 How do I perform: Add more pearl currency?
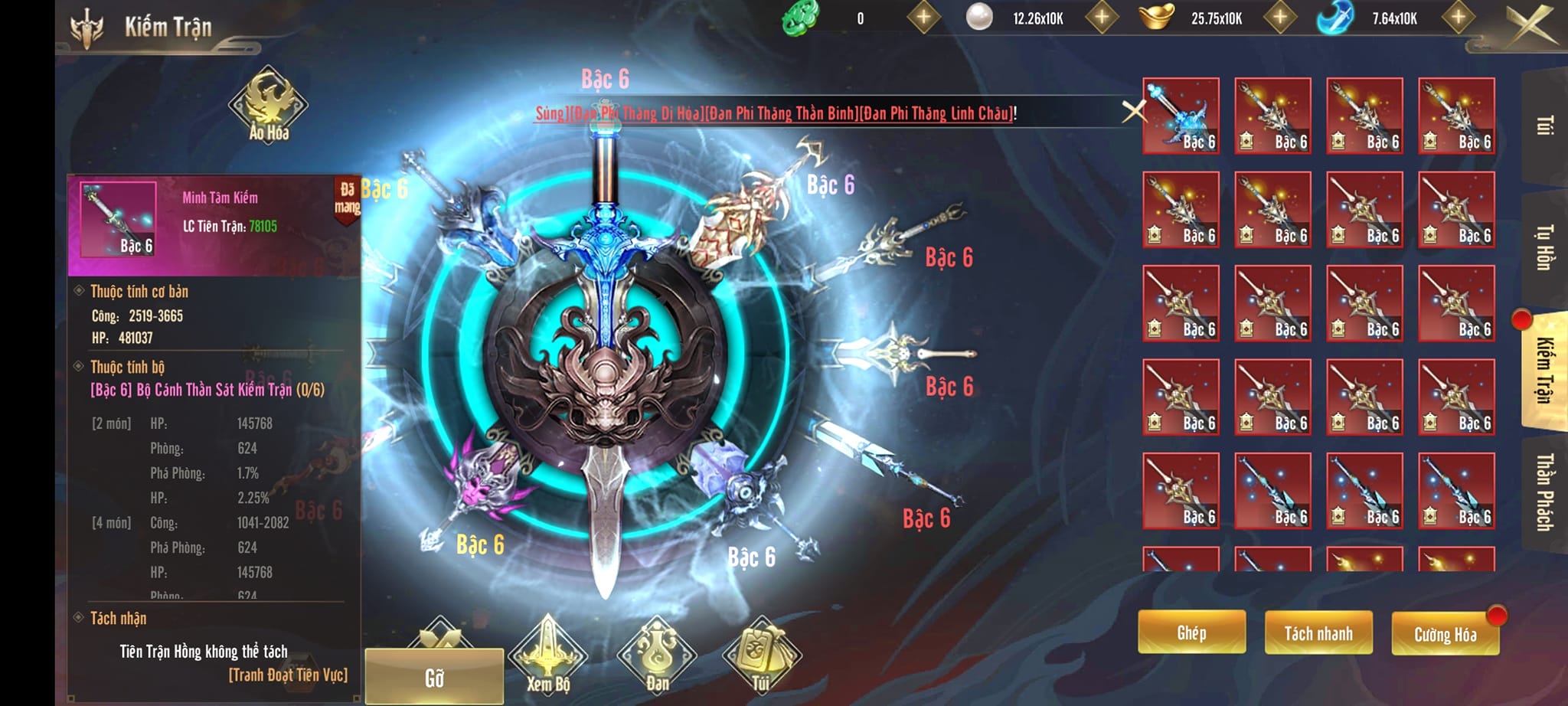tap(1101, 18)
